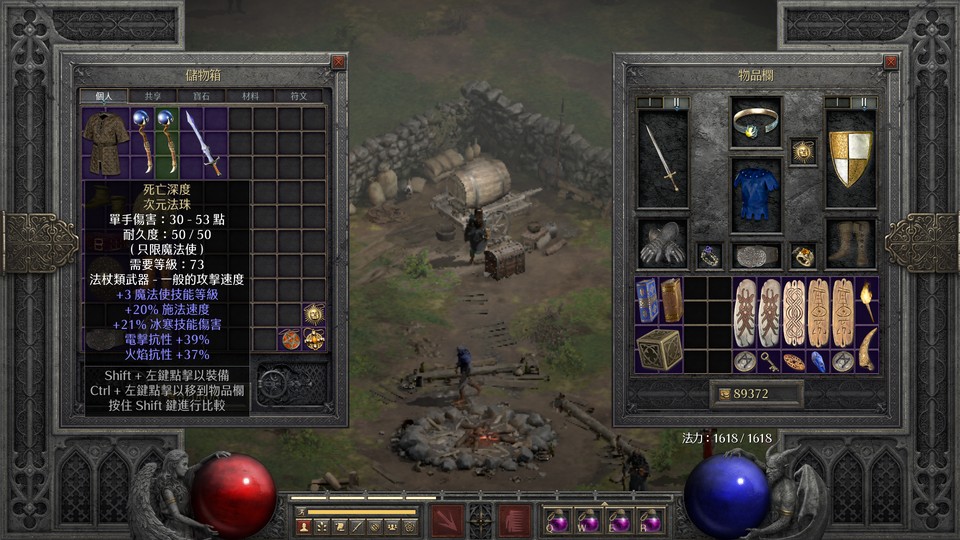Click the equipped sword weapon slot
Screen dimensions: 960x540
point(663,158)
